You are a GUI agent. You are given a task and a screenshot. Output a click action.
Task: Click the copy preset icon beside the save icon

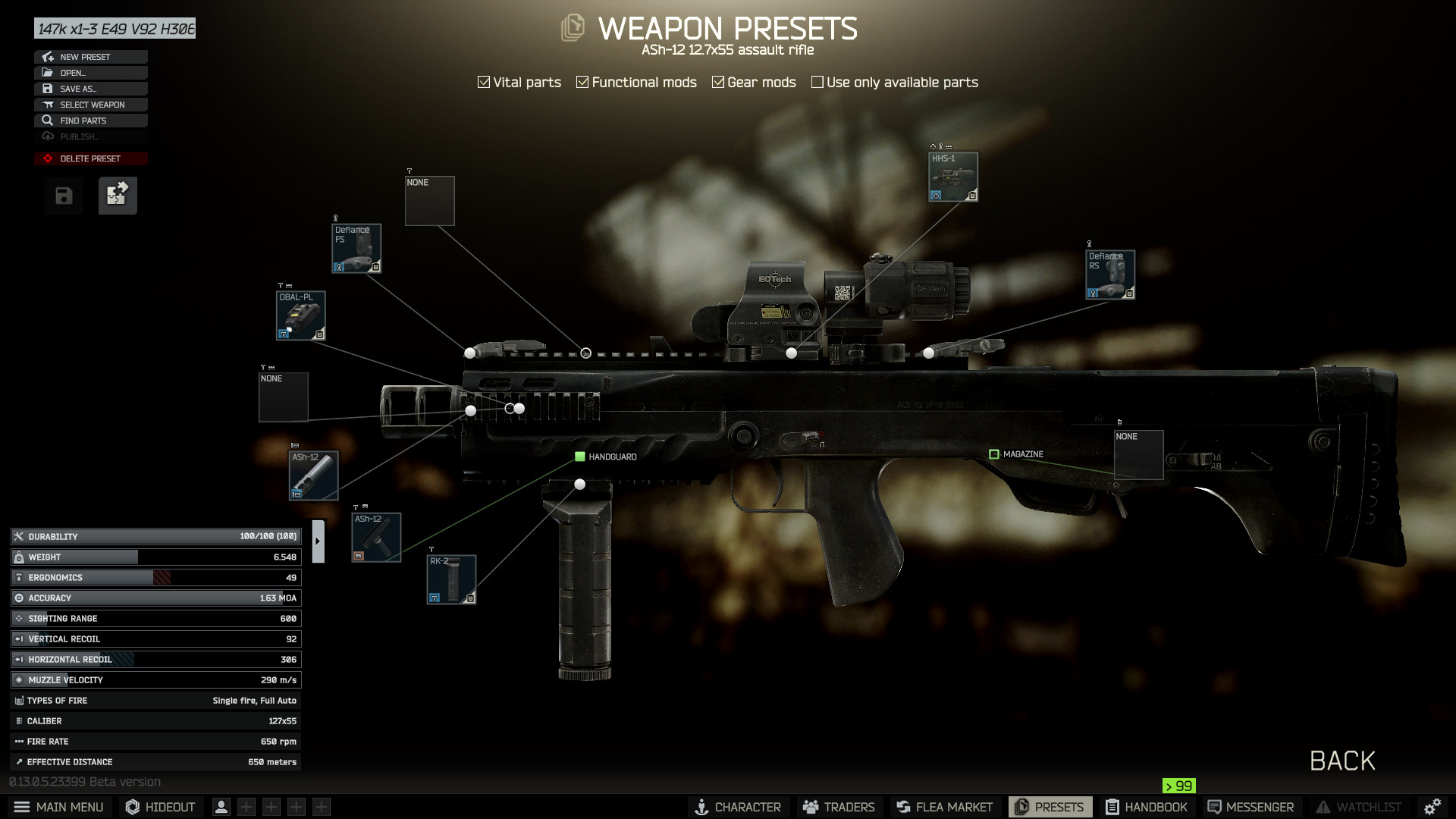[x=118, y=195]
